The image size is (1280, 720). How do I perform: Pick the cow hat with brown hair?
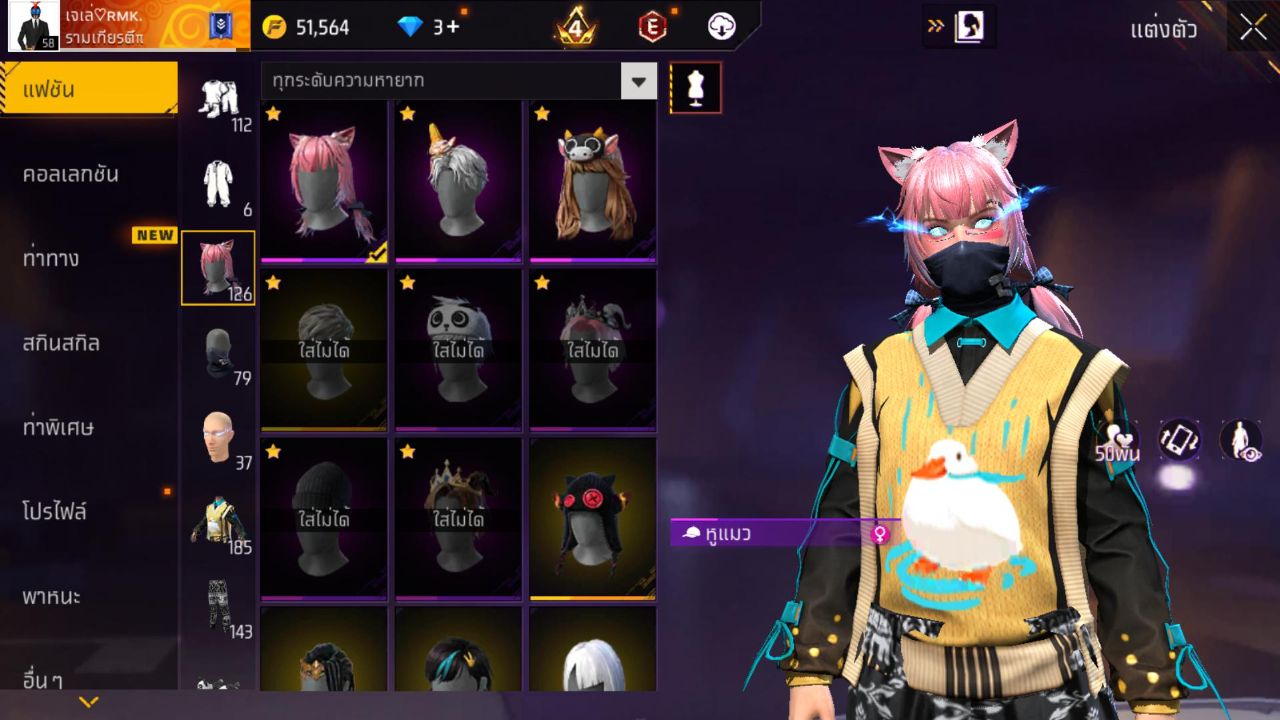pyautogui.click(x=592, y=182)
